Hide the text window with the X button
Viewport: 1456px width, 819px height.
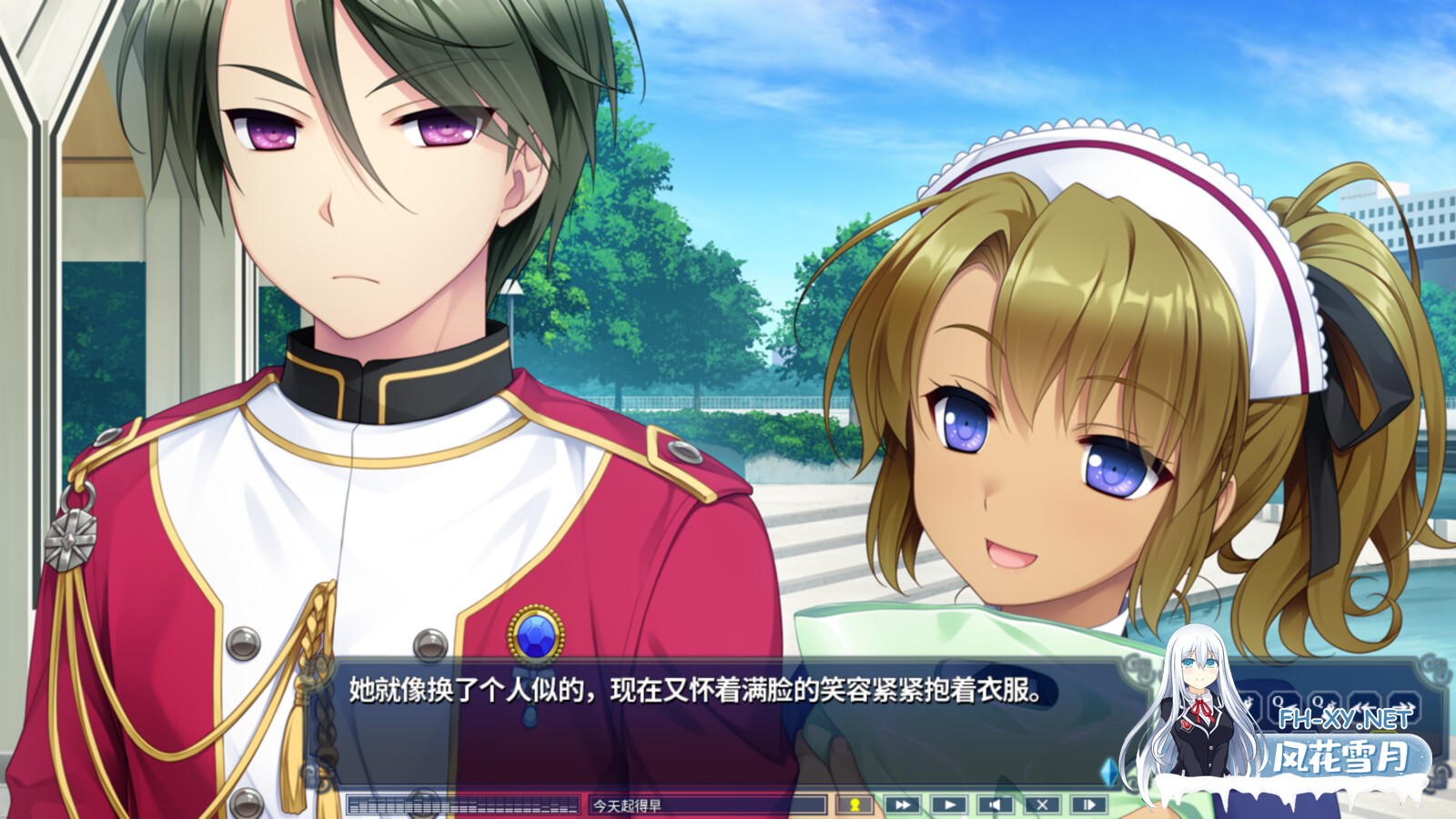tap(1042, 804)
